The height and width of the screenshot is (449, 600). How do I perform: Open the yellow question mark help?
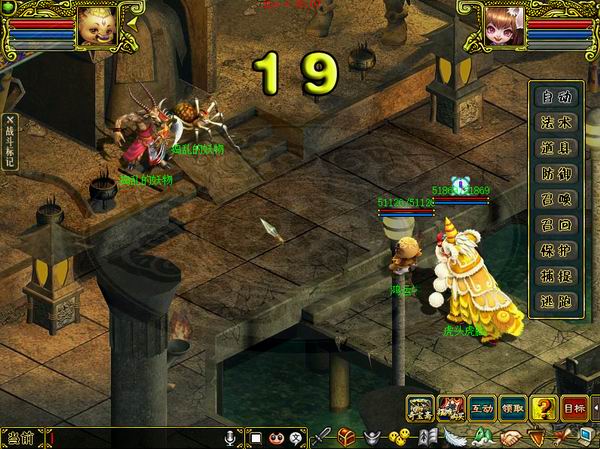click(x=543, y=408)
